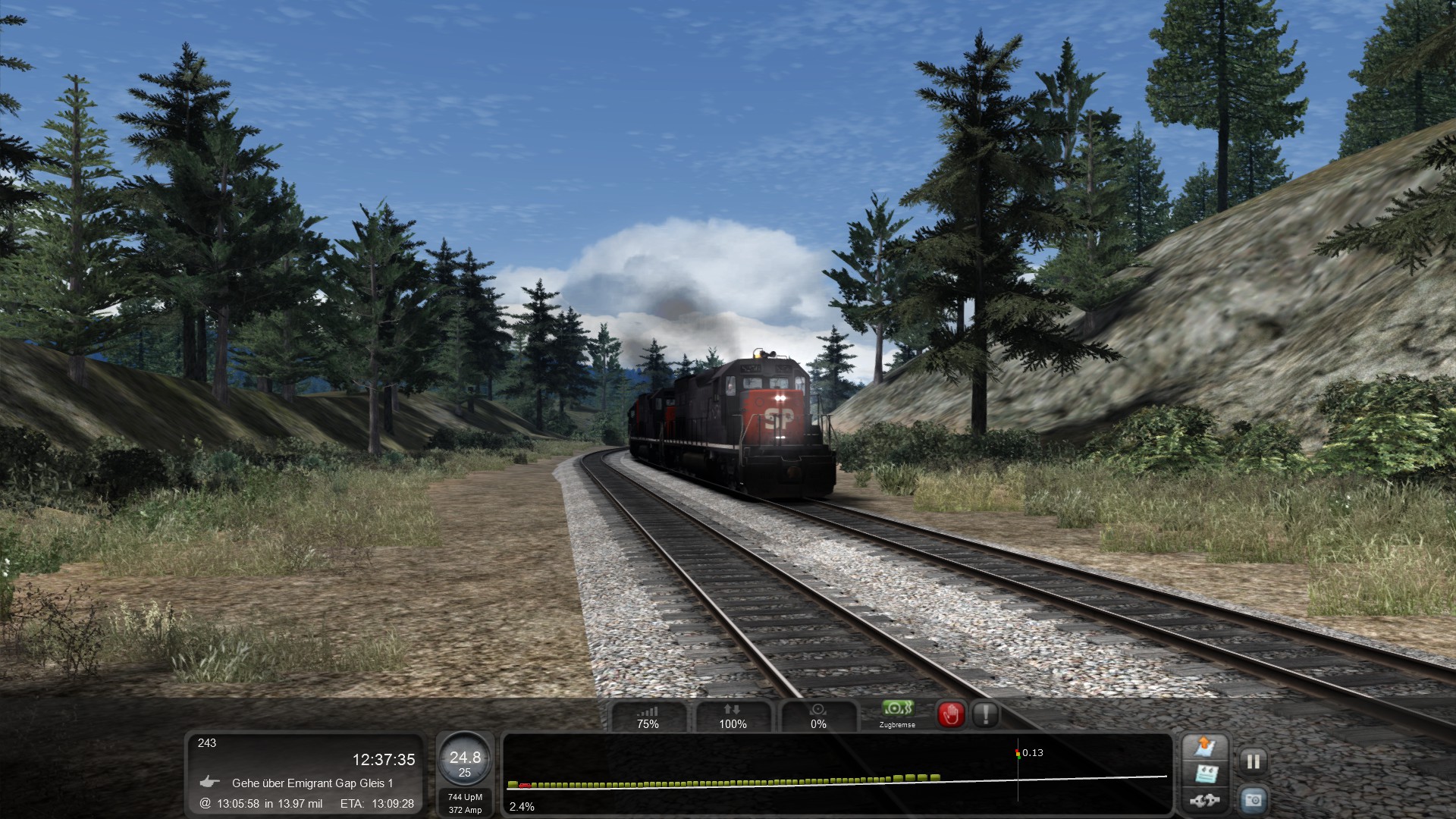Select the brake control showing 0%
The image size is (1456, 819).
(x=818, y=717)
